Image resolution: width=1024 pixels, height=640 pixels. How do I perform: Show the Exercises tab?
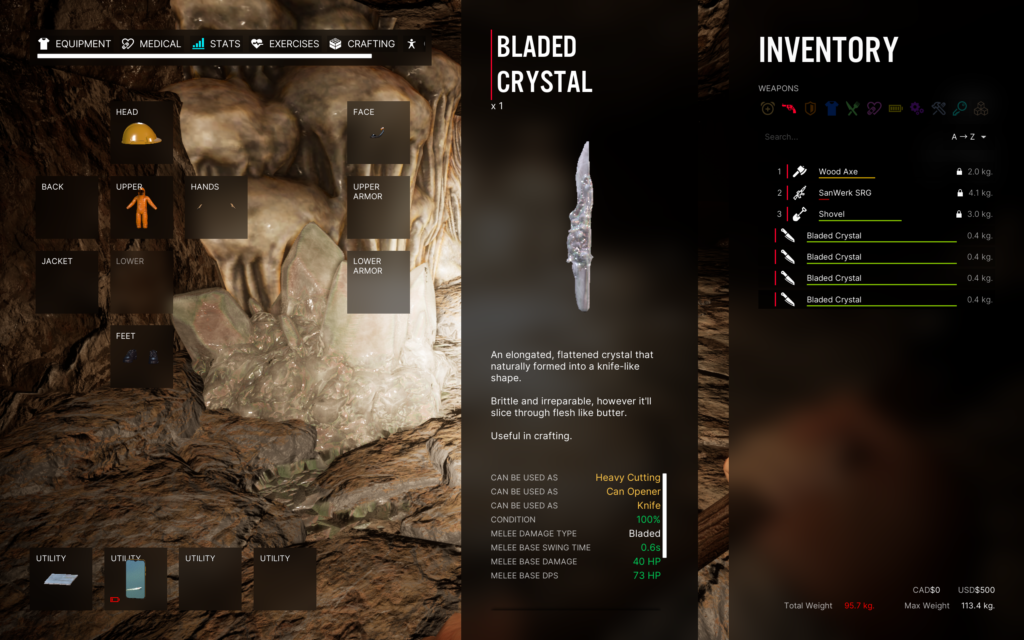(285, 44)
